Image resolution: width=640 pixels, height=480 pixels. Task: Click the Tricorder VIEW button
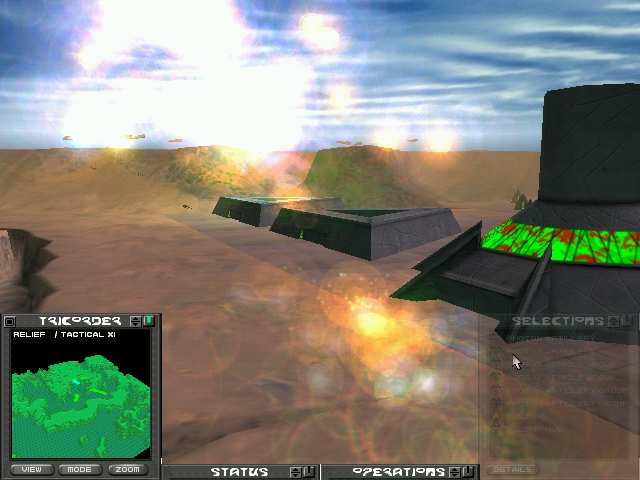[x=32, y=469]
